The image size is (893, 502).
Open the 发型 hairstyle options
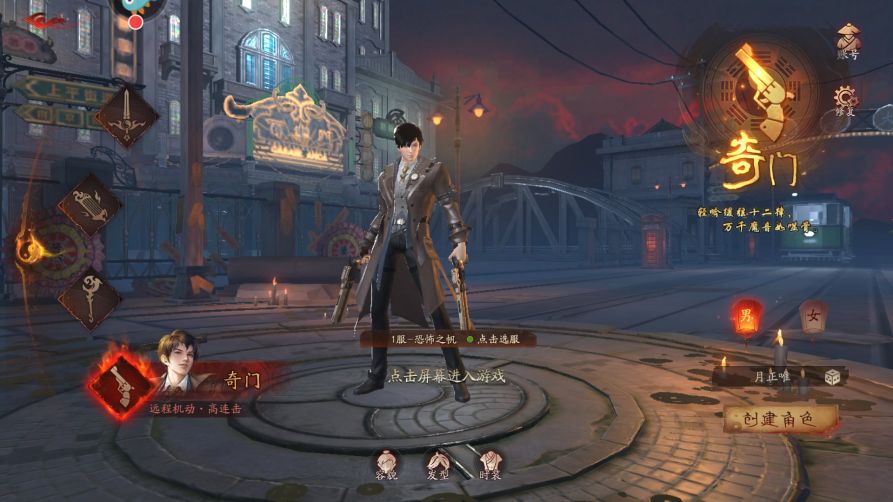click(x=438, y=463)
